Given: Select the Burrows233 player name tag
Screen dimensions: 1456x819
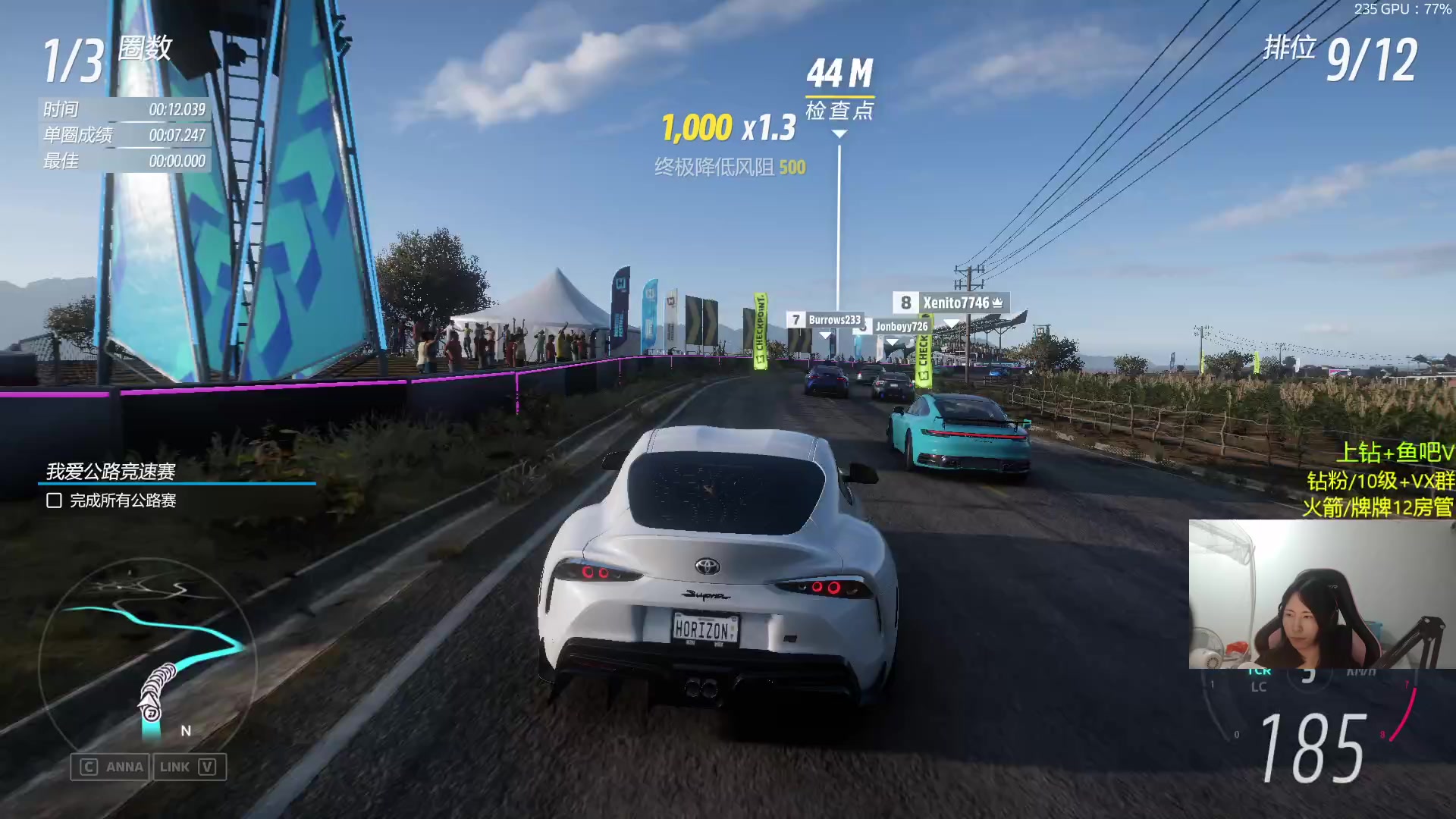Looking at the screenshot, I should pyautogui.click(x=825, y=320).
